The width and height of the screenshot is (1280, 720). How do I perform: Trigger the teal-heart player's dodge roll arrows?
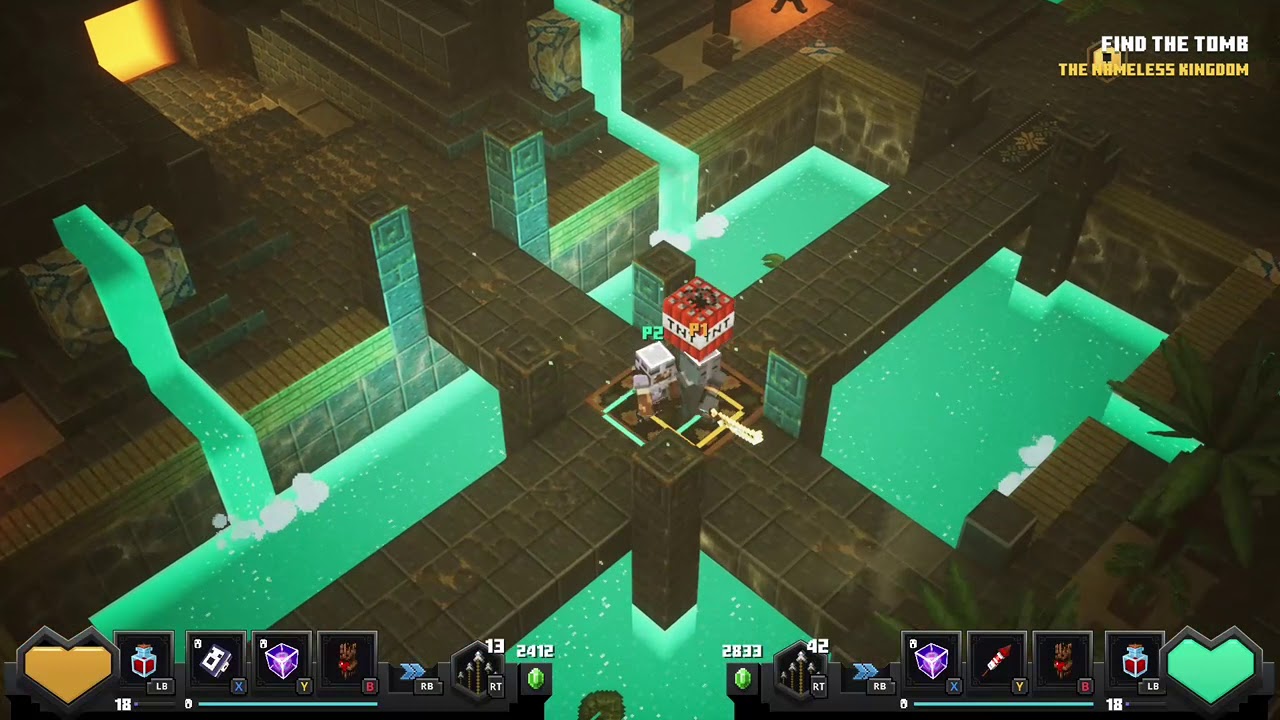click(866, 671)
